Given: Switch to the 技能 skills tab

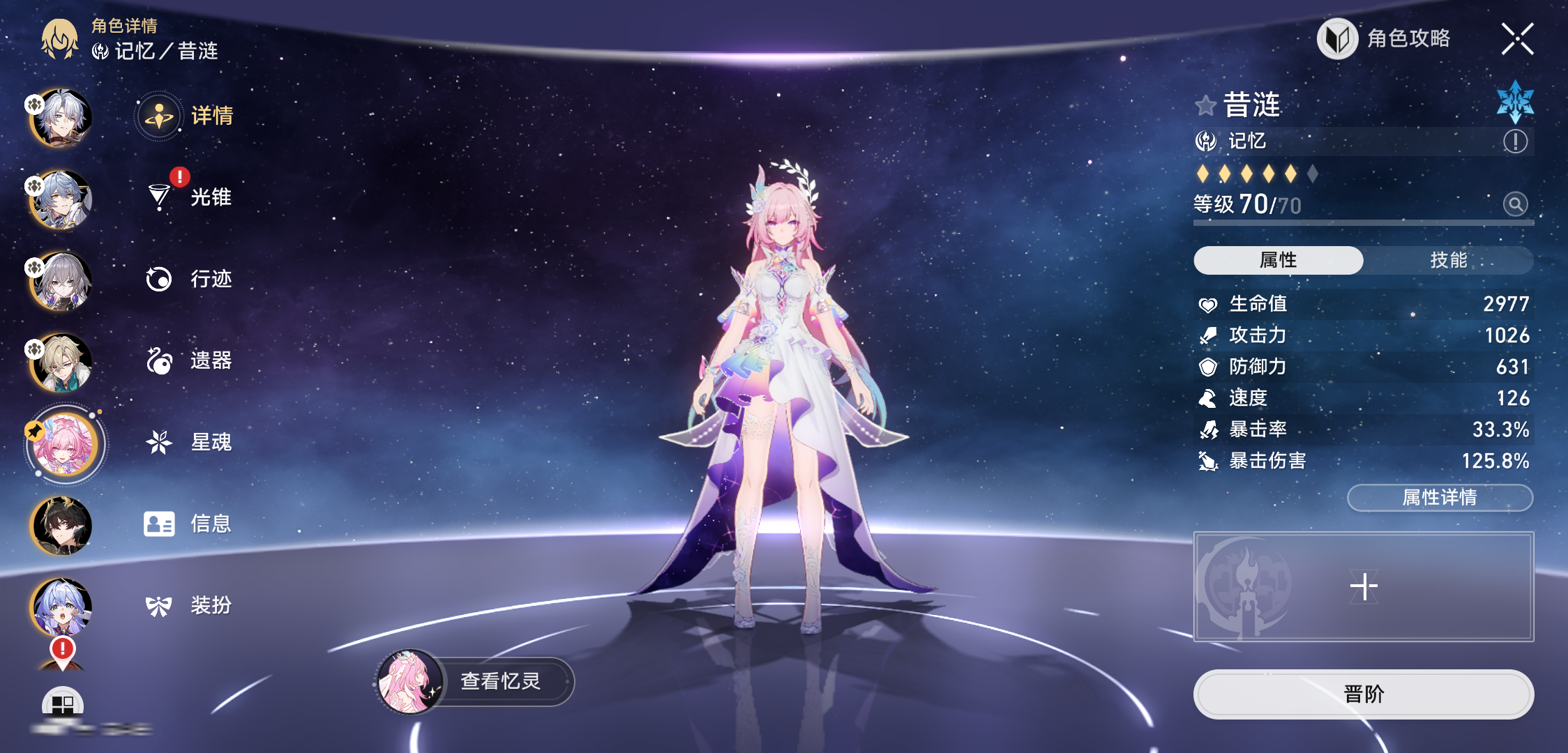Looking at the screenshot, I should (1448, 260).
